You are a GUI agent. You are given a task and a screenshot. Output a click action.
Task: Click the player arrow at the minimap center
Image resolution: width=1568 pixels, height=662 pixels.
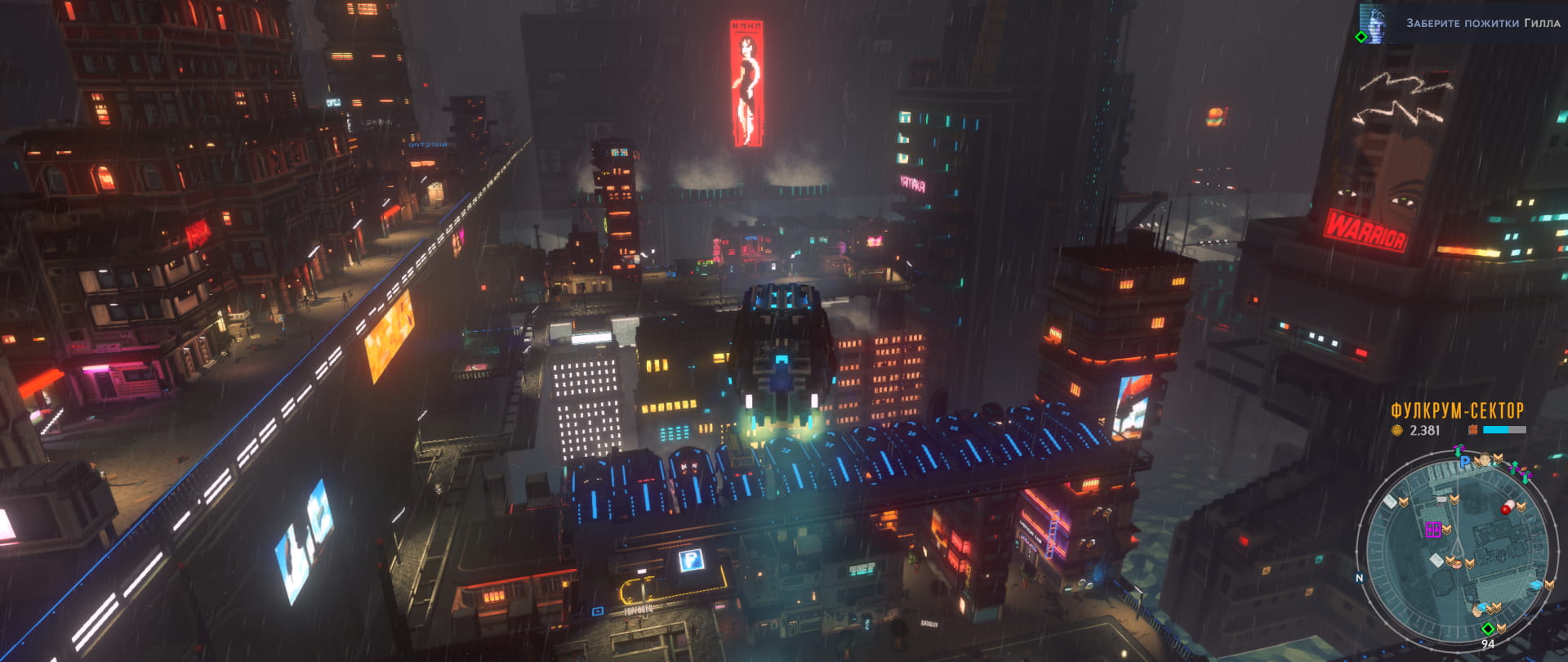coord(1457,546)
